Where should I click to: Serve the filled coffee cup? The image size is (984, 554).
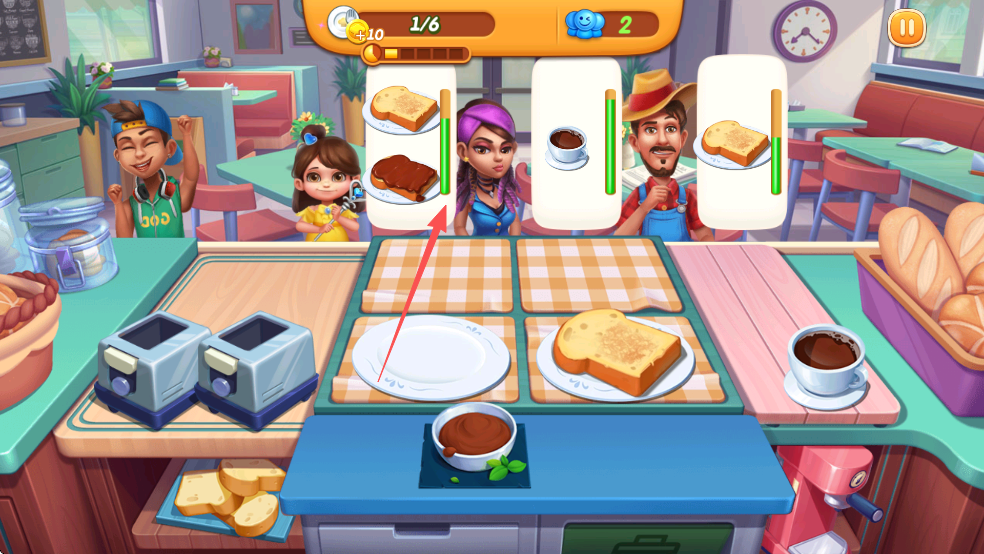click(826, 360)
